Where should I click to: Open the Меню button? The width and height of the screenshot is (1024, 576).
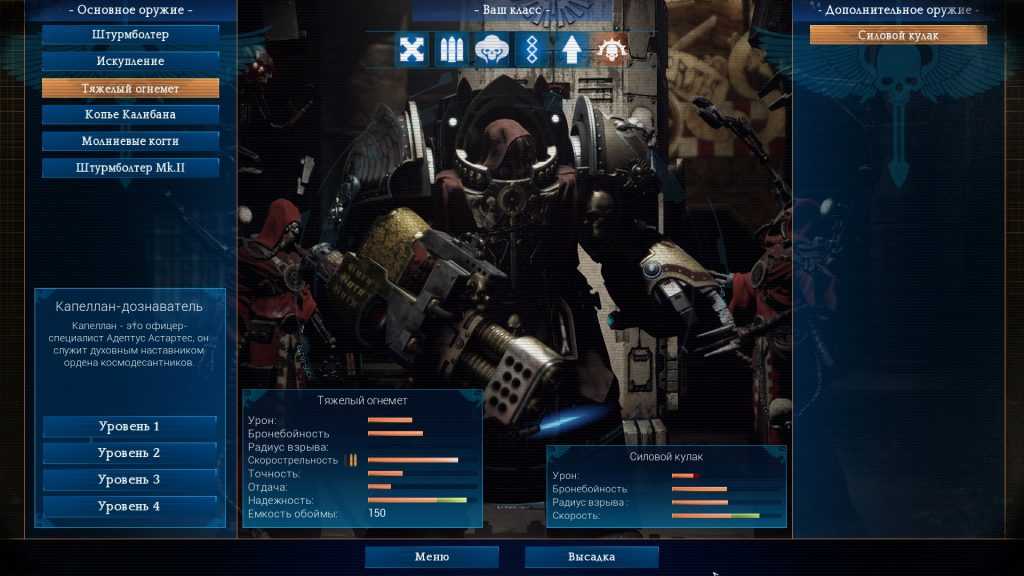(431, 557)
